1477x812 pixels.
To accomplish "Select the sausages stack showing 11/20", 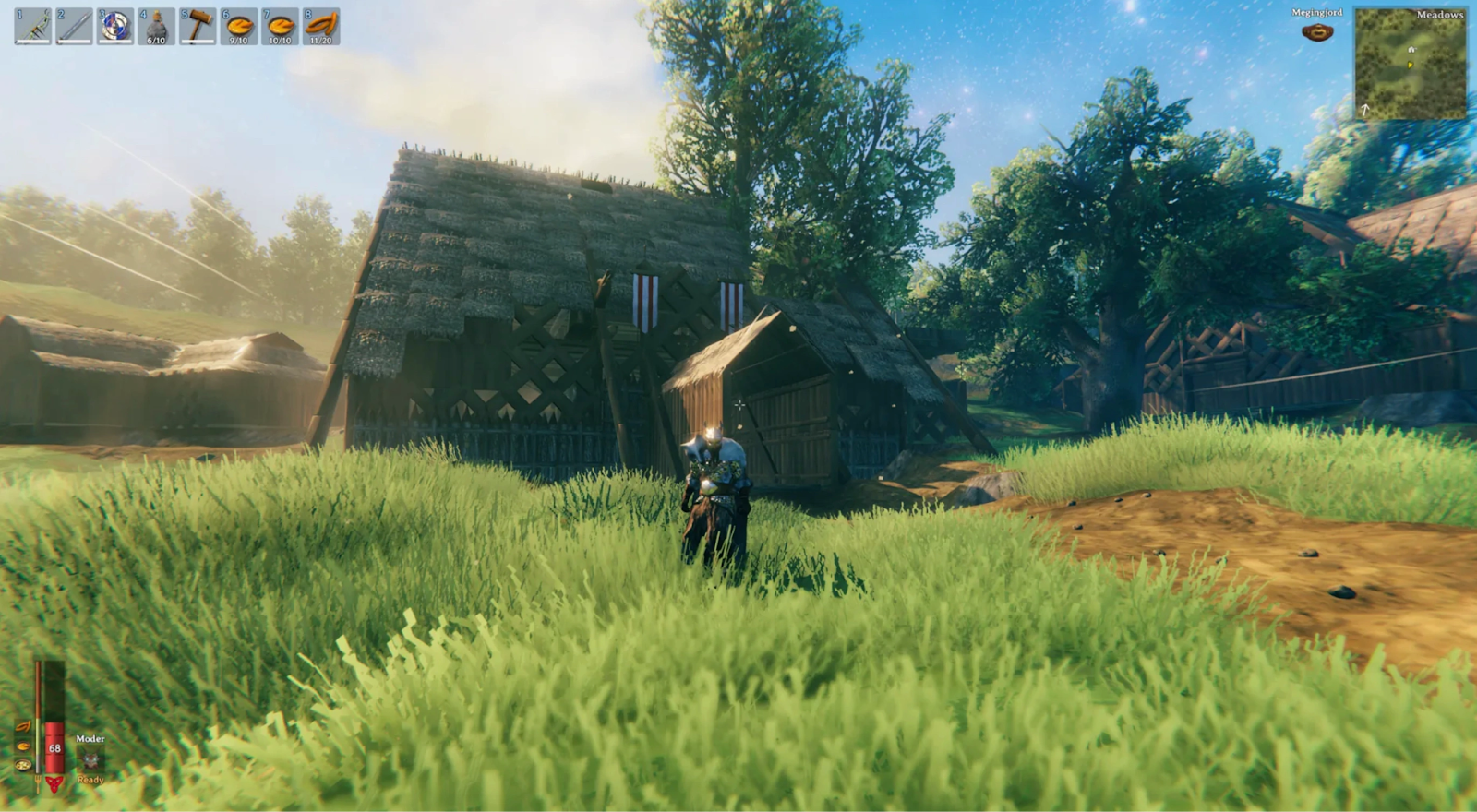I will coord(321,27).
